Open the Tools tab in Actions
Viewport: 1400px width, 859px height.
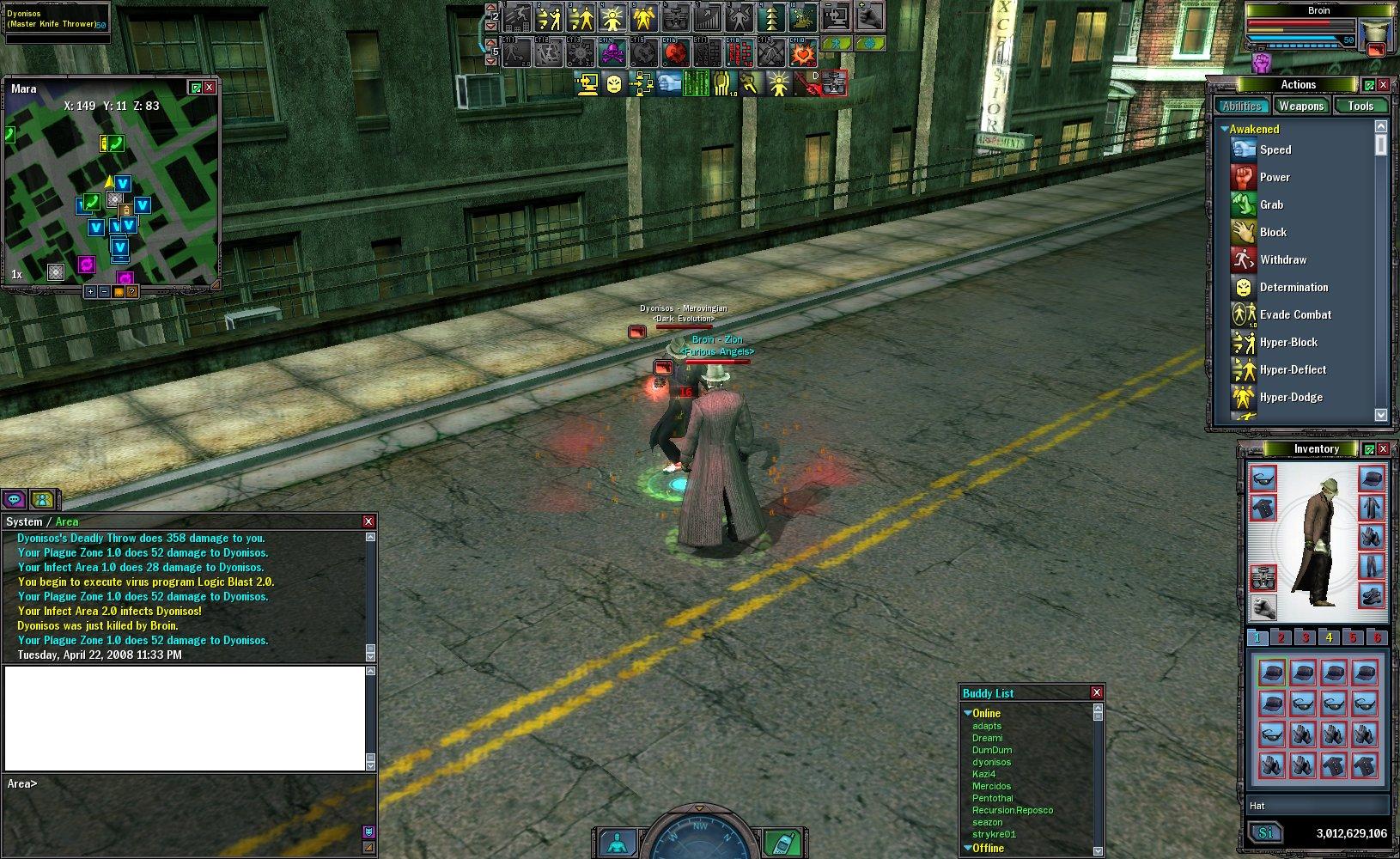point(1360,106)
